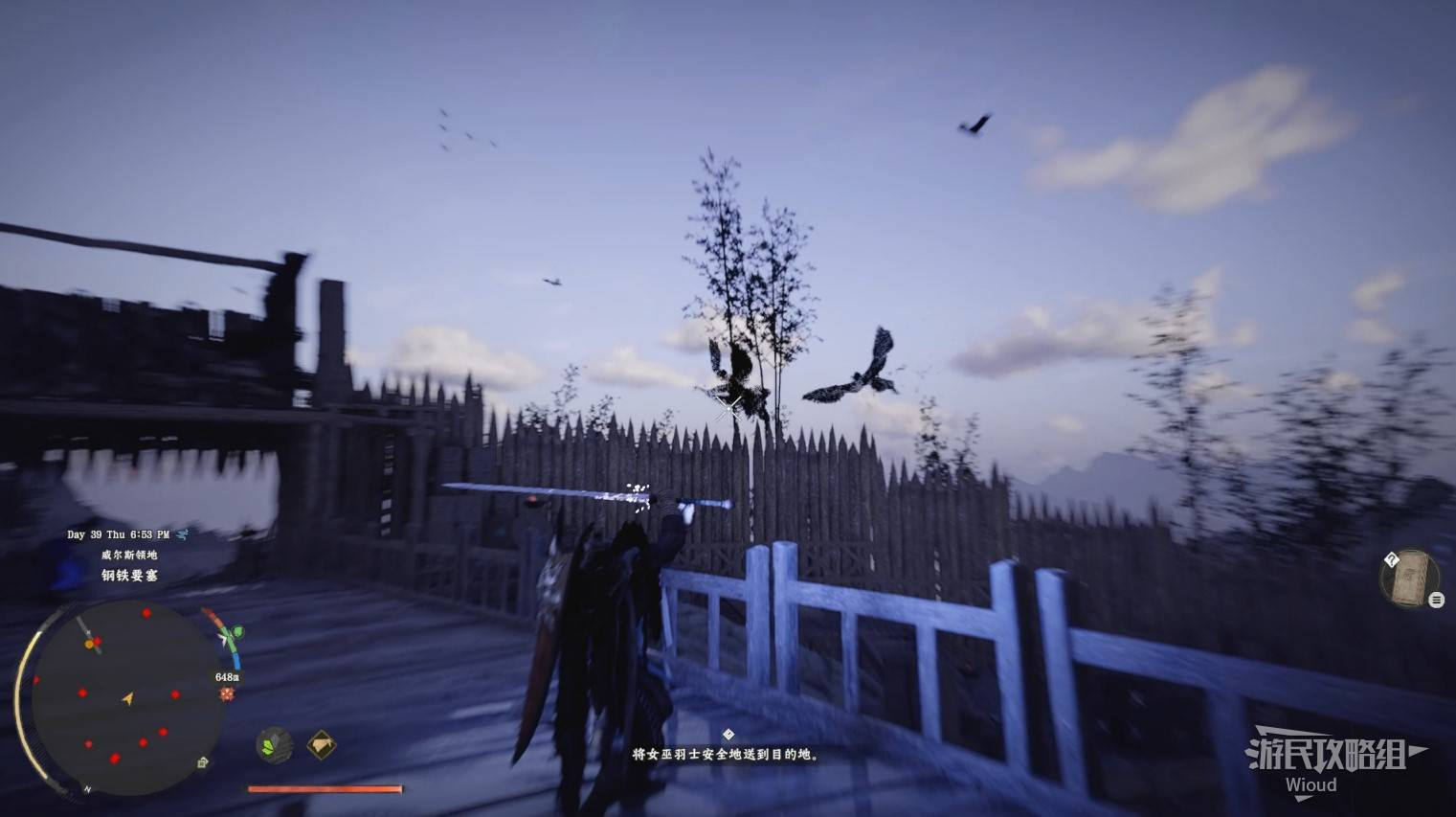This screenshot has height=817, width=1456.
Task: Click the small square icon on minimap edge
Action: pos(202,762)
